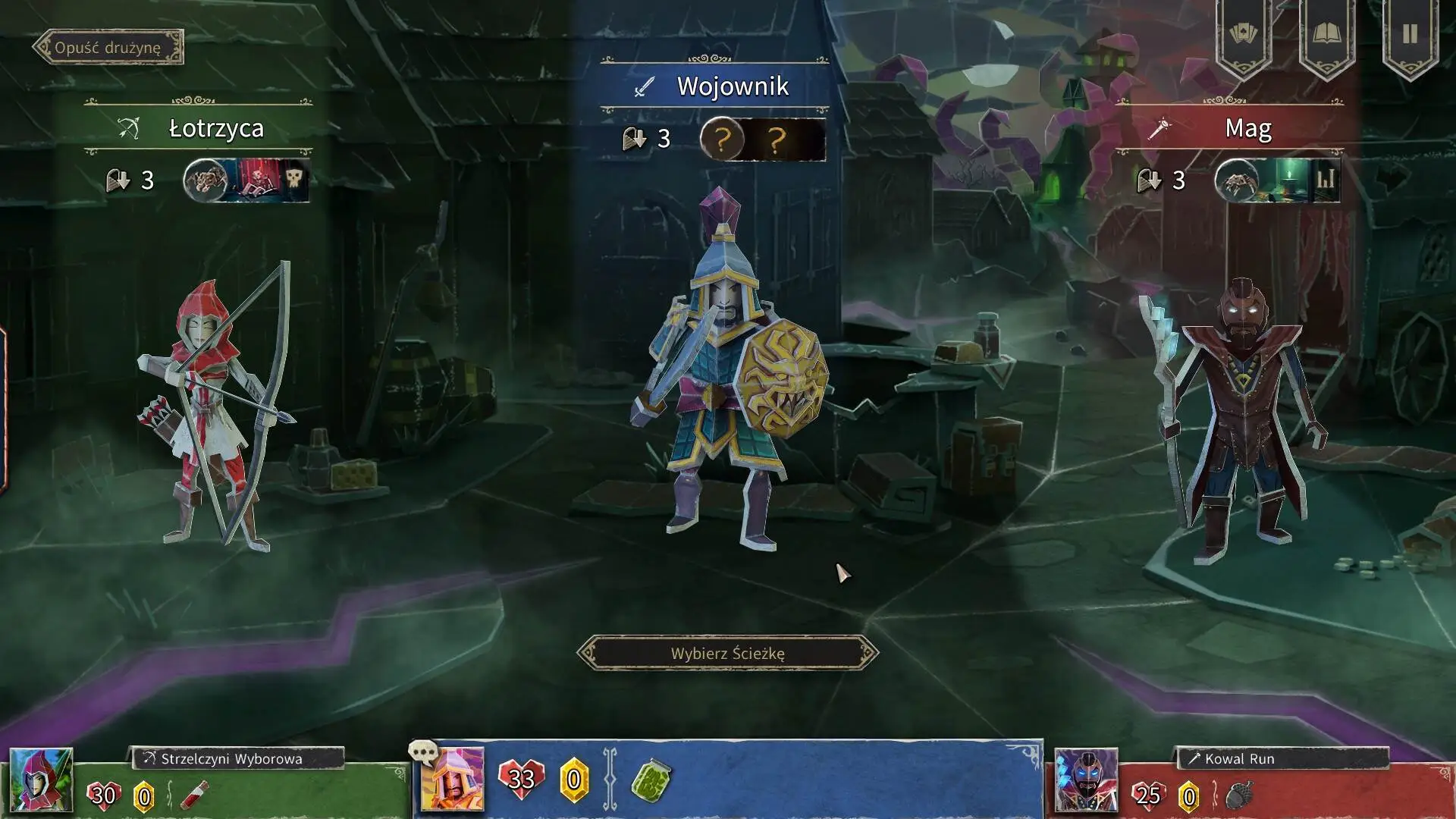
Task: Select the hooded archer player portrait
Action: tap(41, 780)
